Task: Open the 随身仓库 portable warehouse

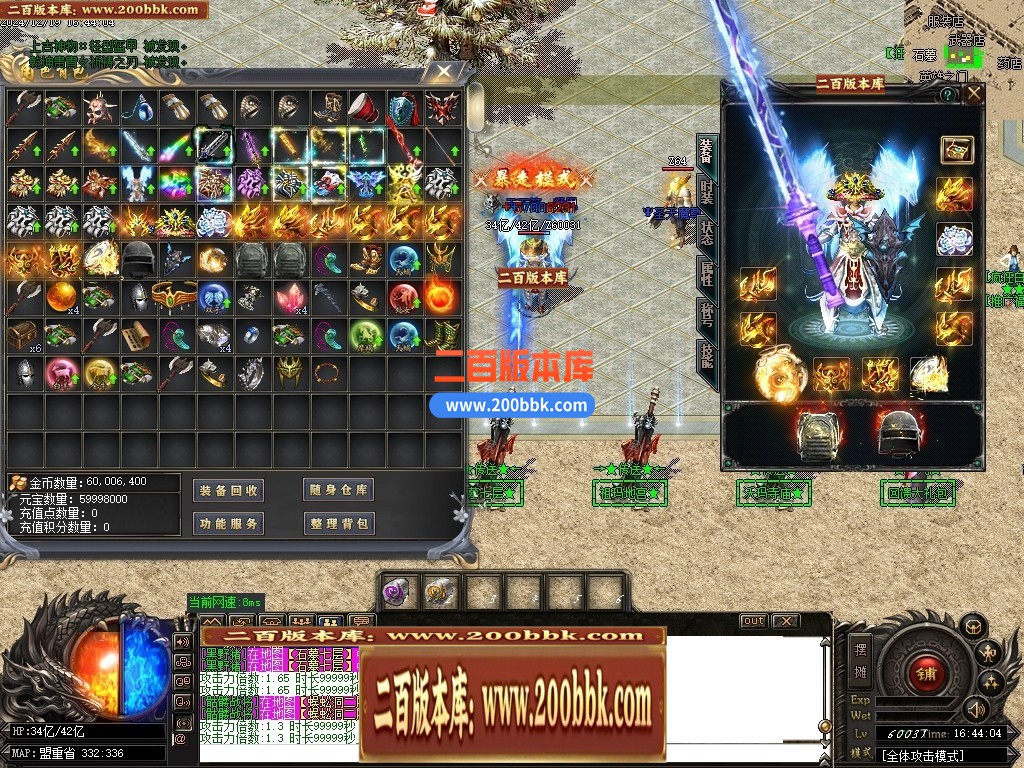Action: click(x=339, y=490)
